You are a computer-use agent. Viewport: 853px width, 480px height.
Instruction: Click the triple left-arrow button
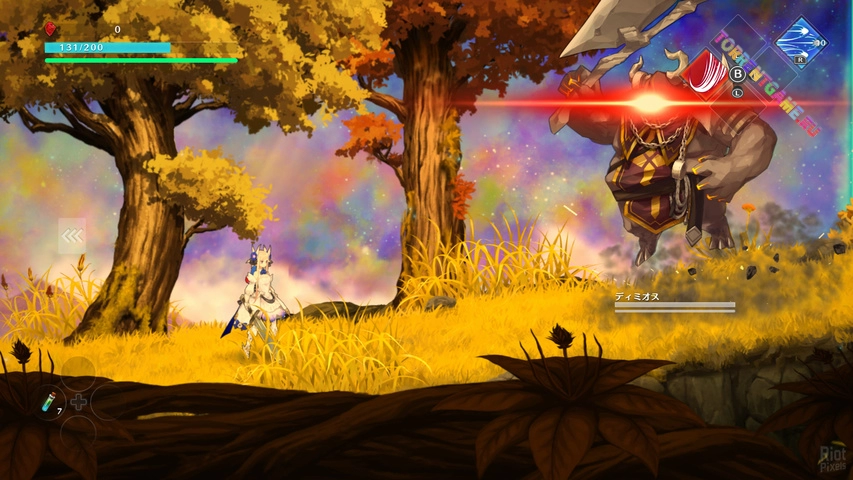(x=72, y=236)
